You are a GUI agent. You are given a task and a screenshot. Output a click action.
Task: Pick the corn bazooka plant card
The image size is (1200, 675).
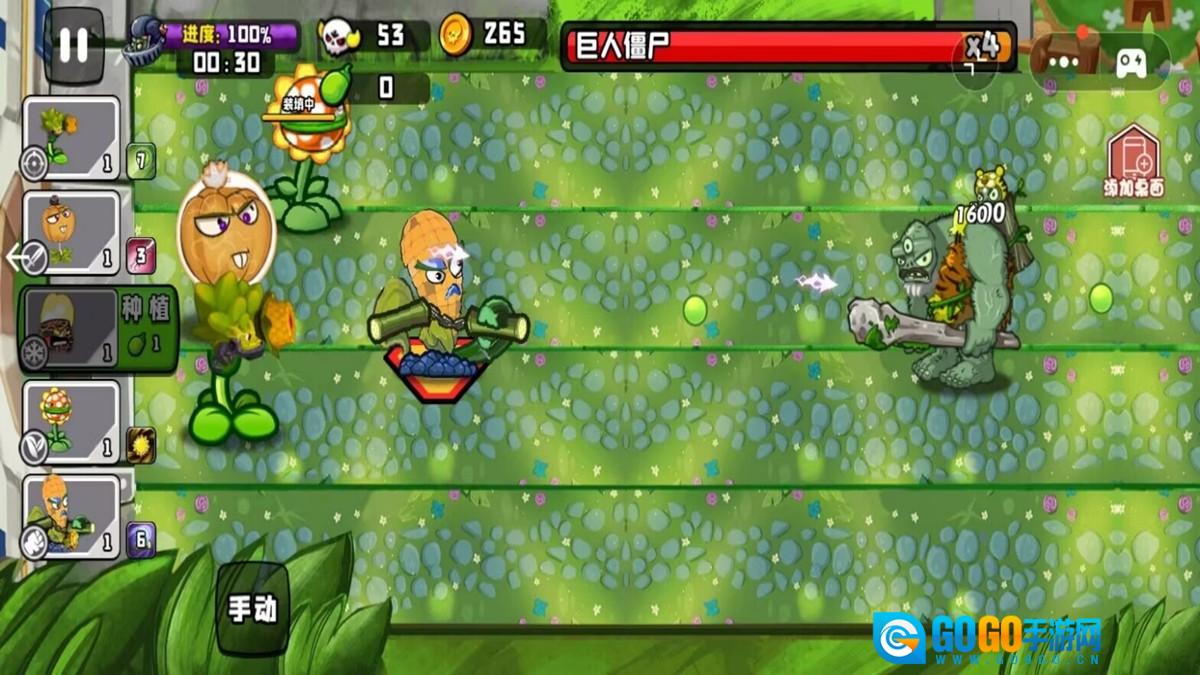coord(71,516)
